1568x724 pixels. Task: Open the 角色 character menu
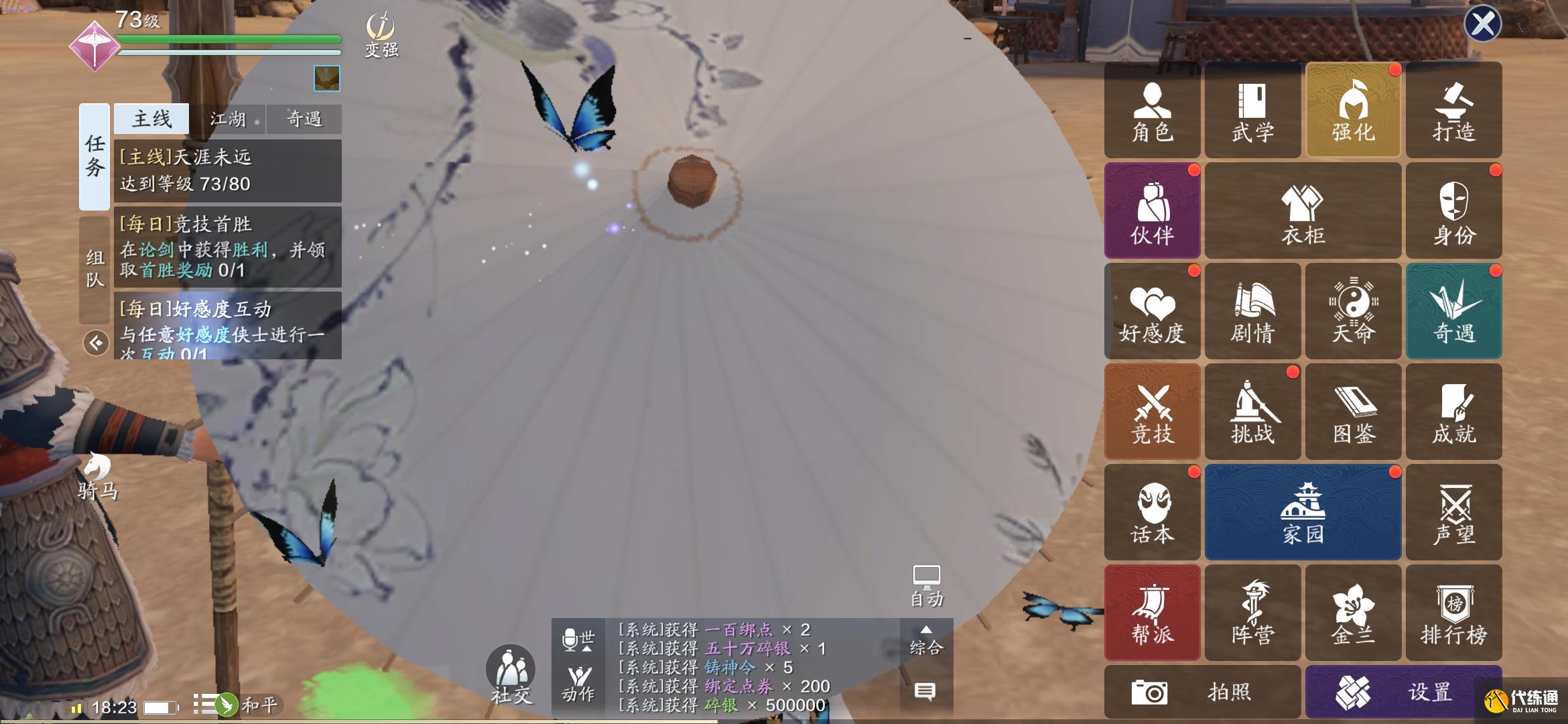coord(1152,111)
